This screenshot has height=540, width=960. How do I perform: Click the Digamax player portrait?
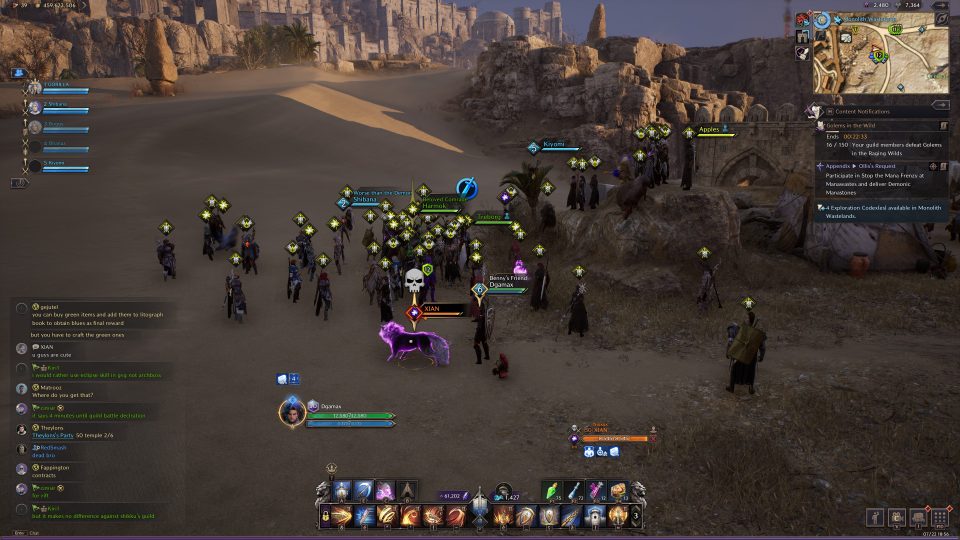[292, 413]
